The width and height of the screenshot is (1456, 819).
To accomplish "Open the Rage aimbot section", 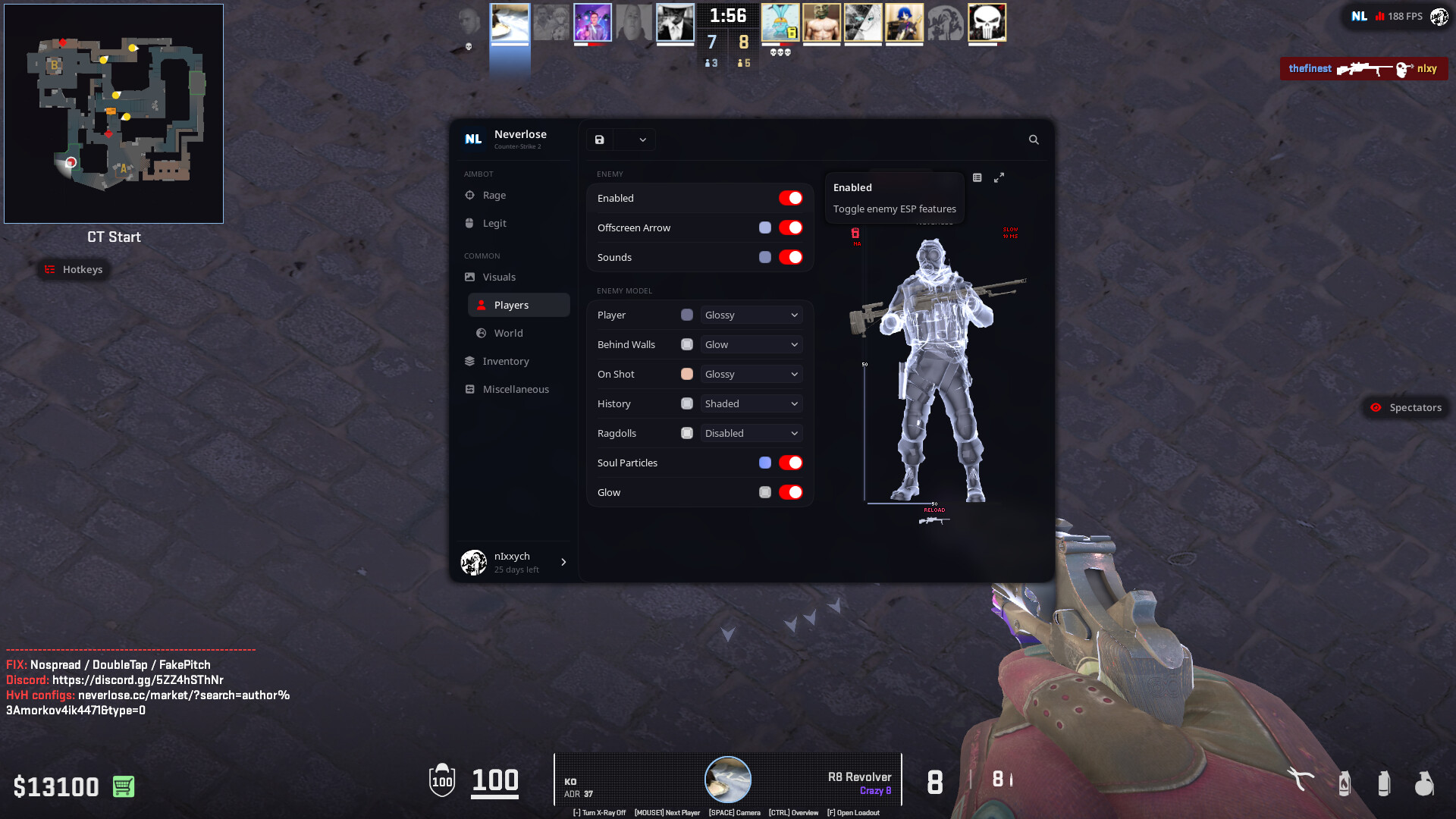I will click(x=494, y=195).
